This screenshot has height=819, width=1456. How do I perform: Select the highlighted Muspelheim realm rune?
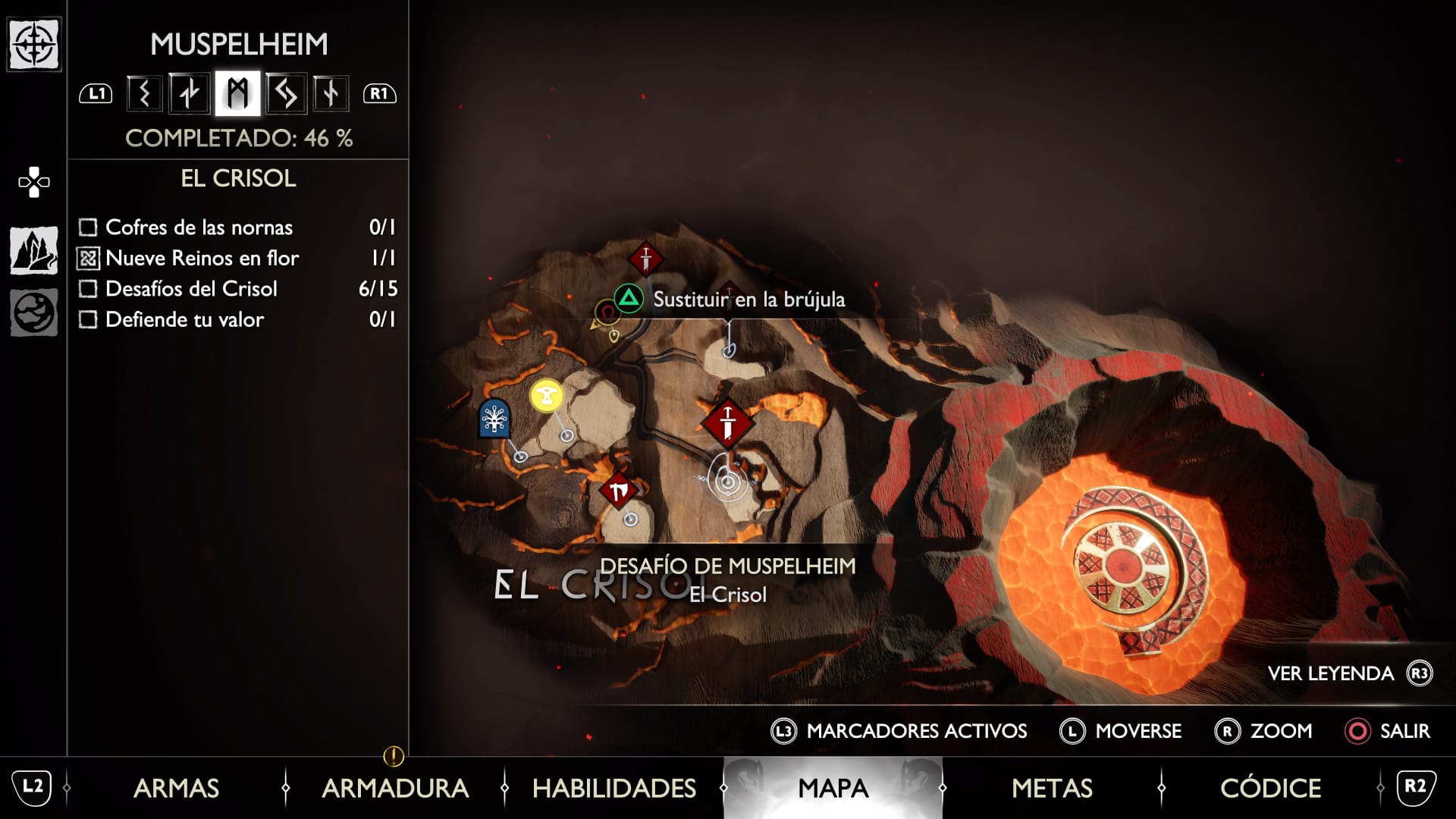[237, 93]
